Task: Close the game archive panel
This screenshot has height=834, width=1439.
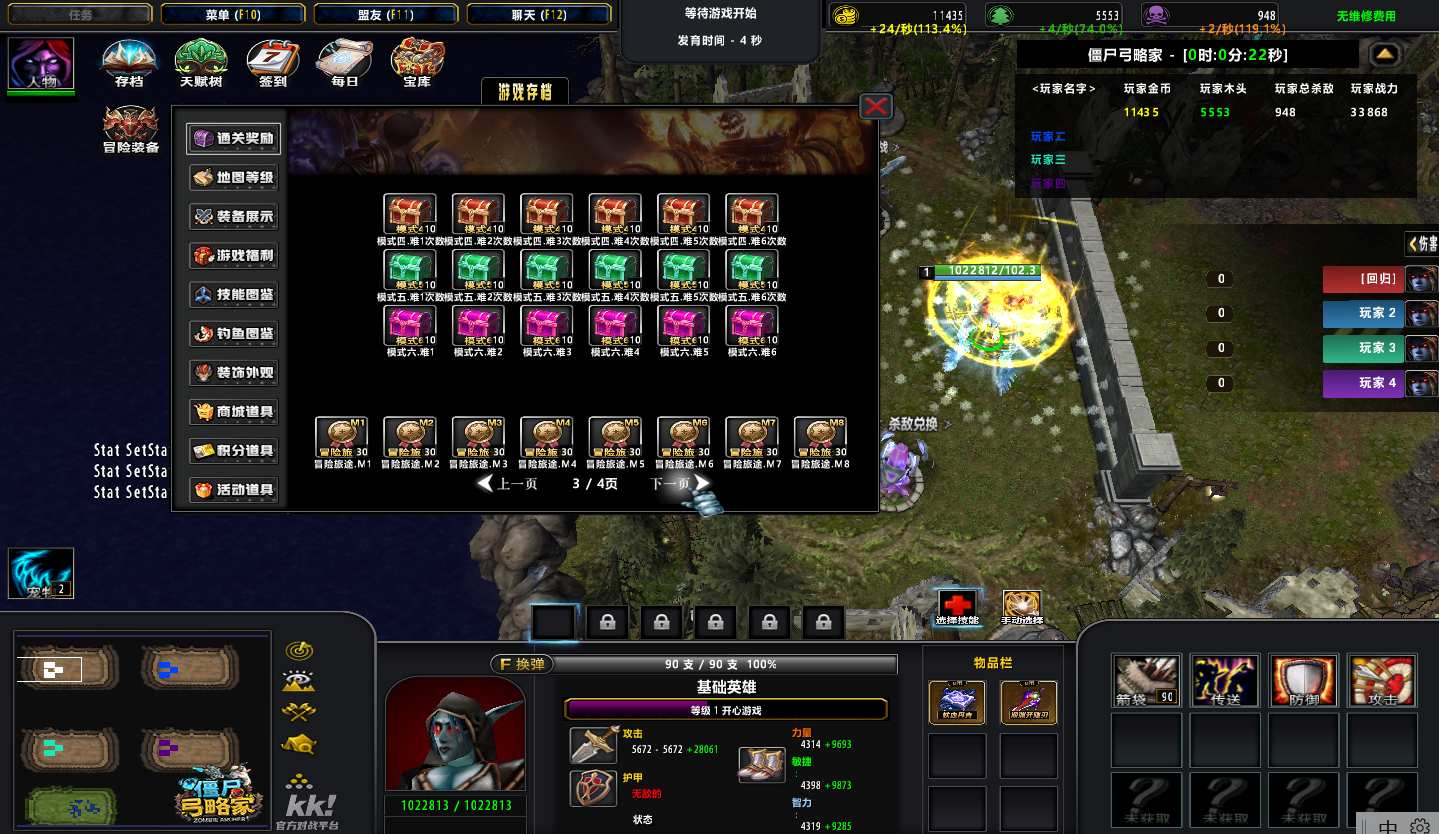Action: pos(876,106)
